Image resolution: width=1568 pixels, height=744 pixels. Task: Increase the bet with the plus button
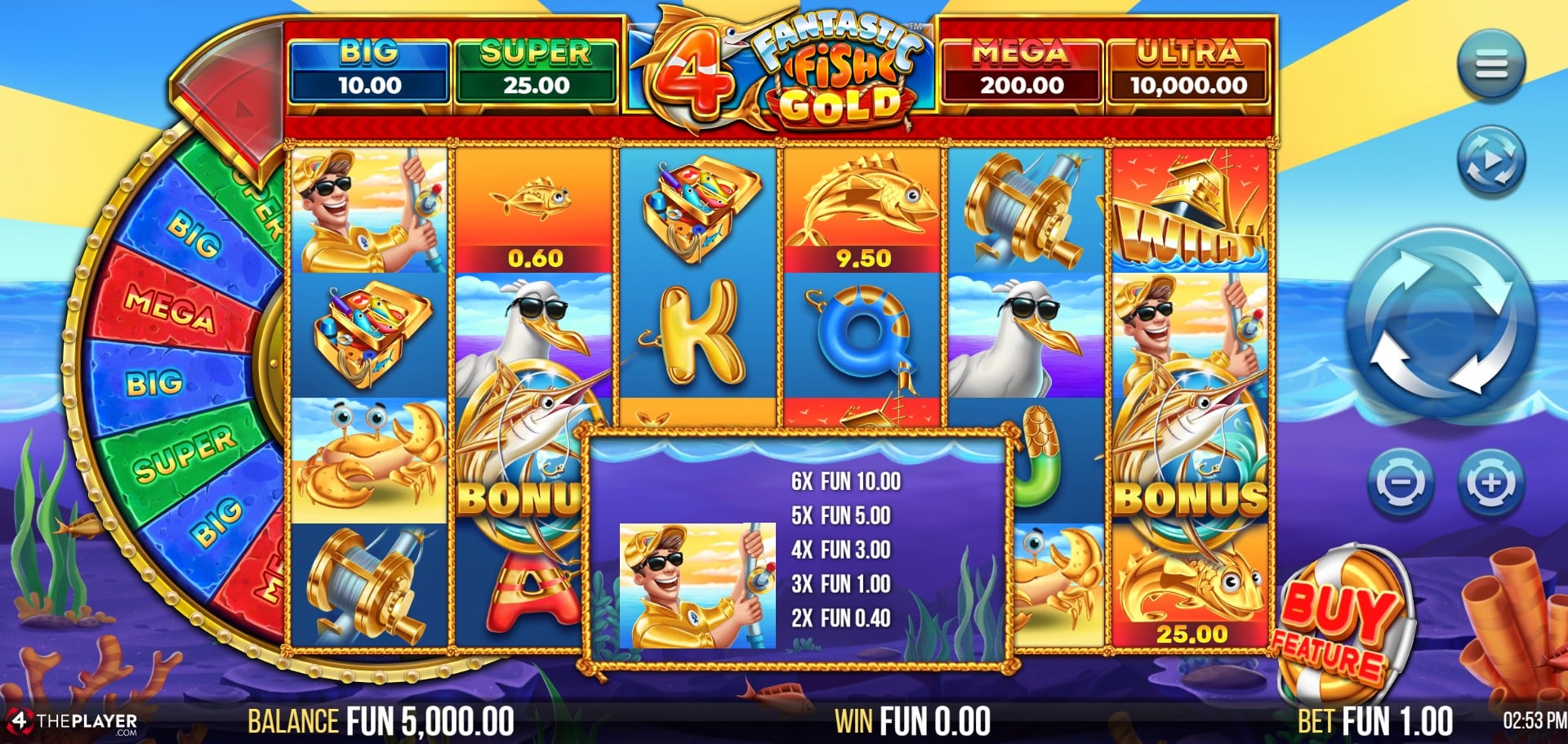point(1490,483)
